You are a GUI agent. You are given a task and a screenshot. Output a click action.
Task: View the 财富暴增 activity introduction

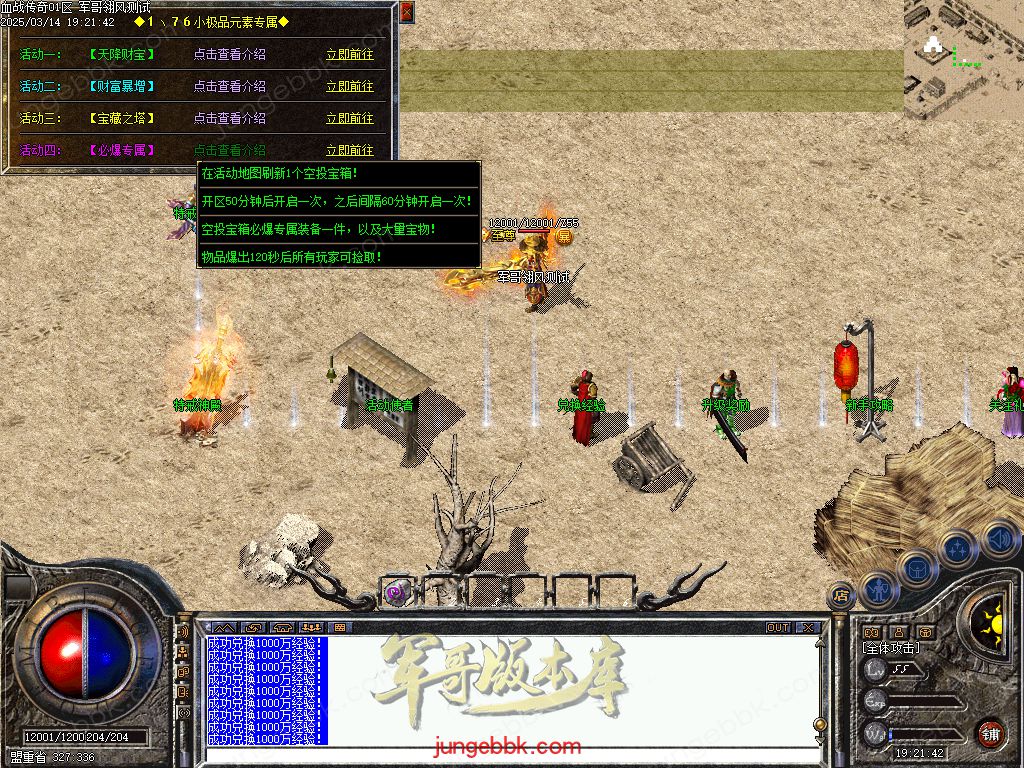(x=229, y=87)
